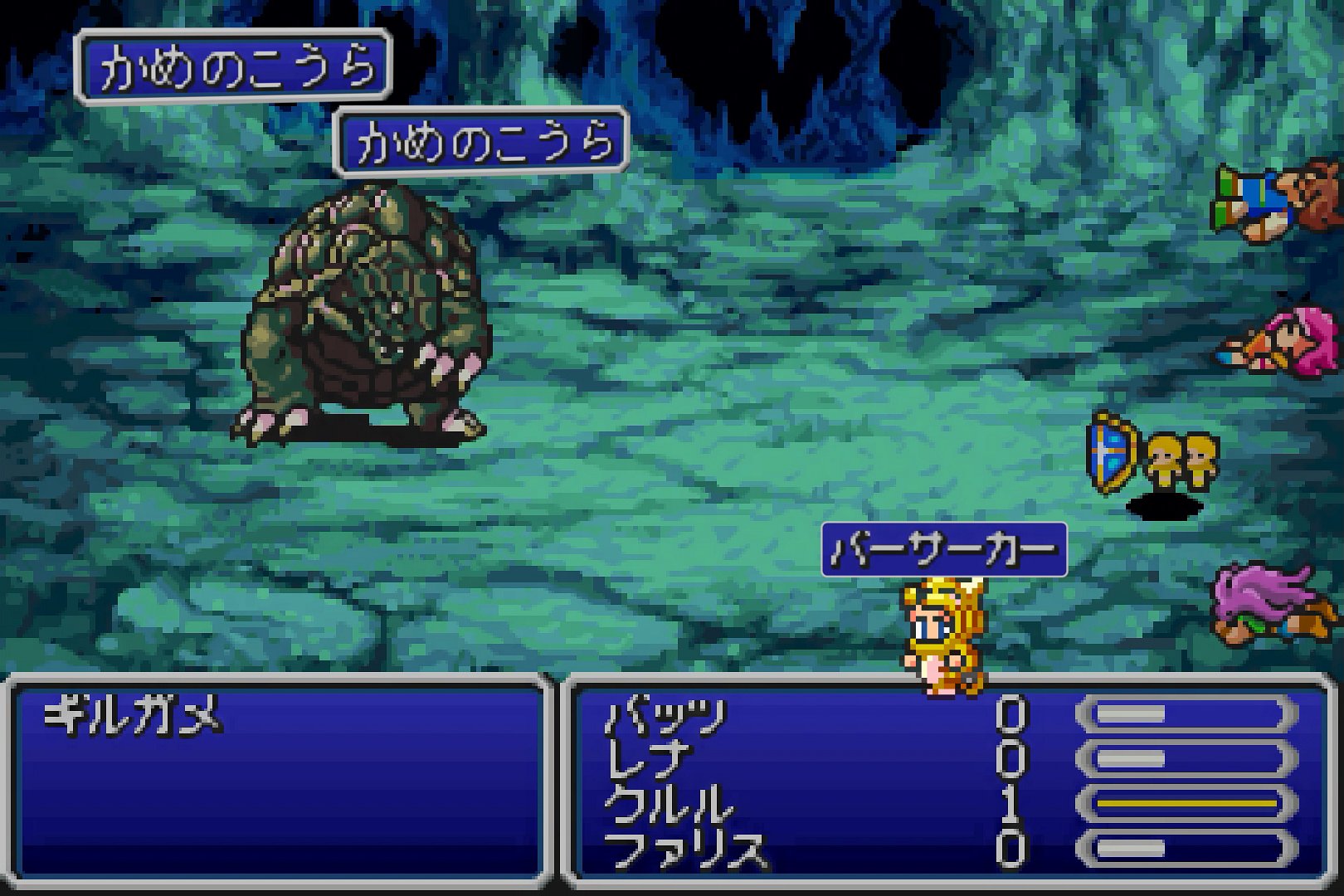Viewport: 1344px width, 896px height.
Task: Pick クルル from the party list
Action: click(x=669, y=804)
